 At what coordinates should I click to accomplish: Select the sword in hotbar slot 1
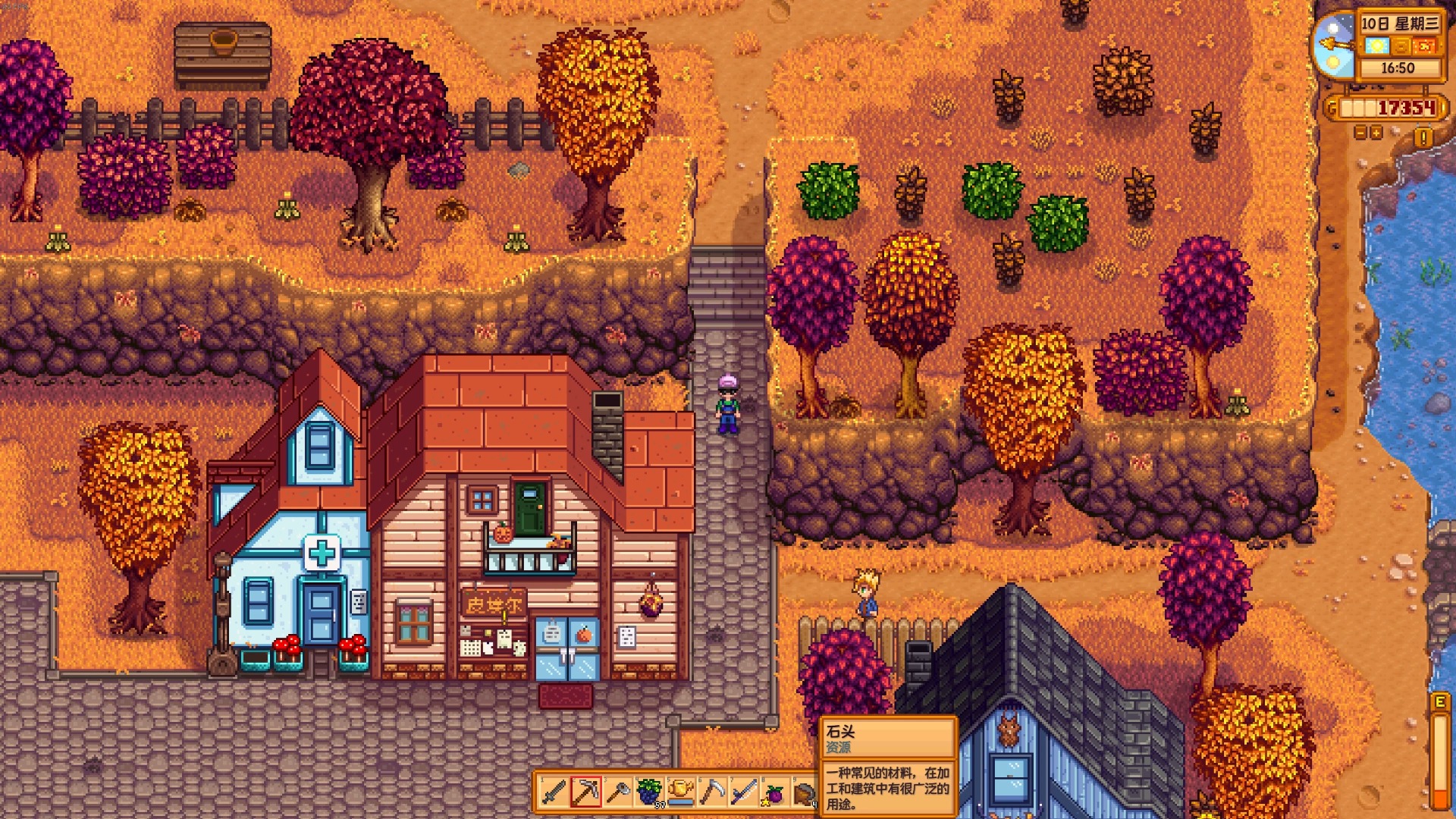click(554, 792)
